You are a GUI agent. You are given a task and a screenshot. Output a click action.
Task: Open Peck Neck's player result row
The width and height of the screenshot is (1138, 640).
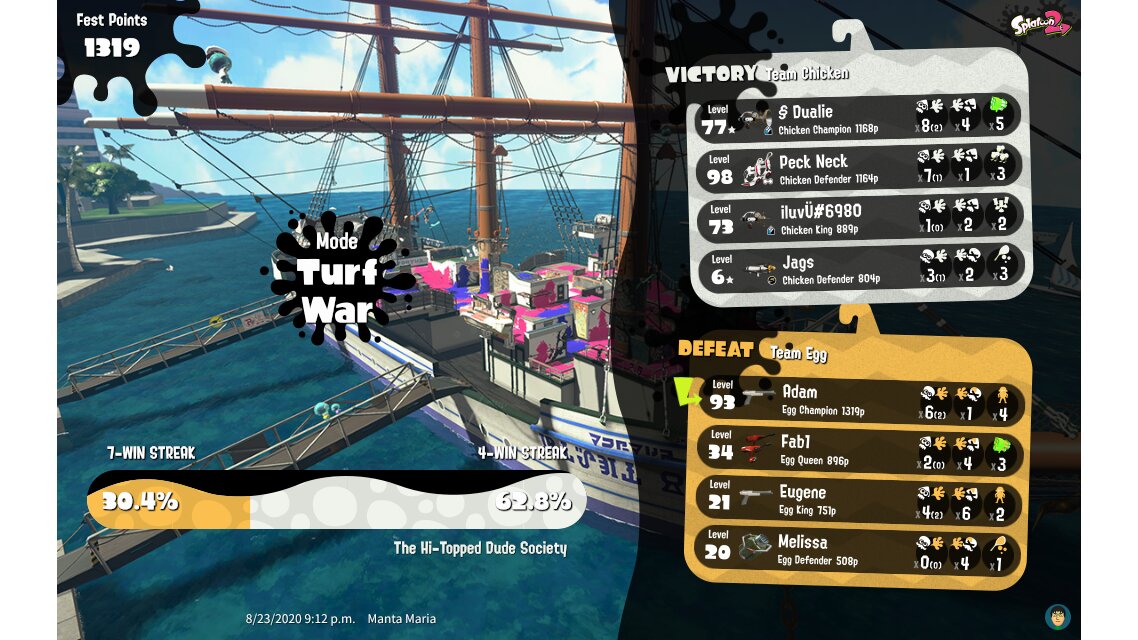pos(858,168)
